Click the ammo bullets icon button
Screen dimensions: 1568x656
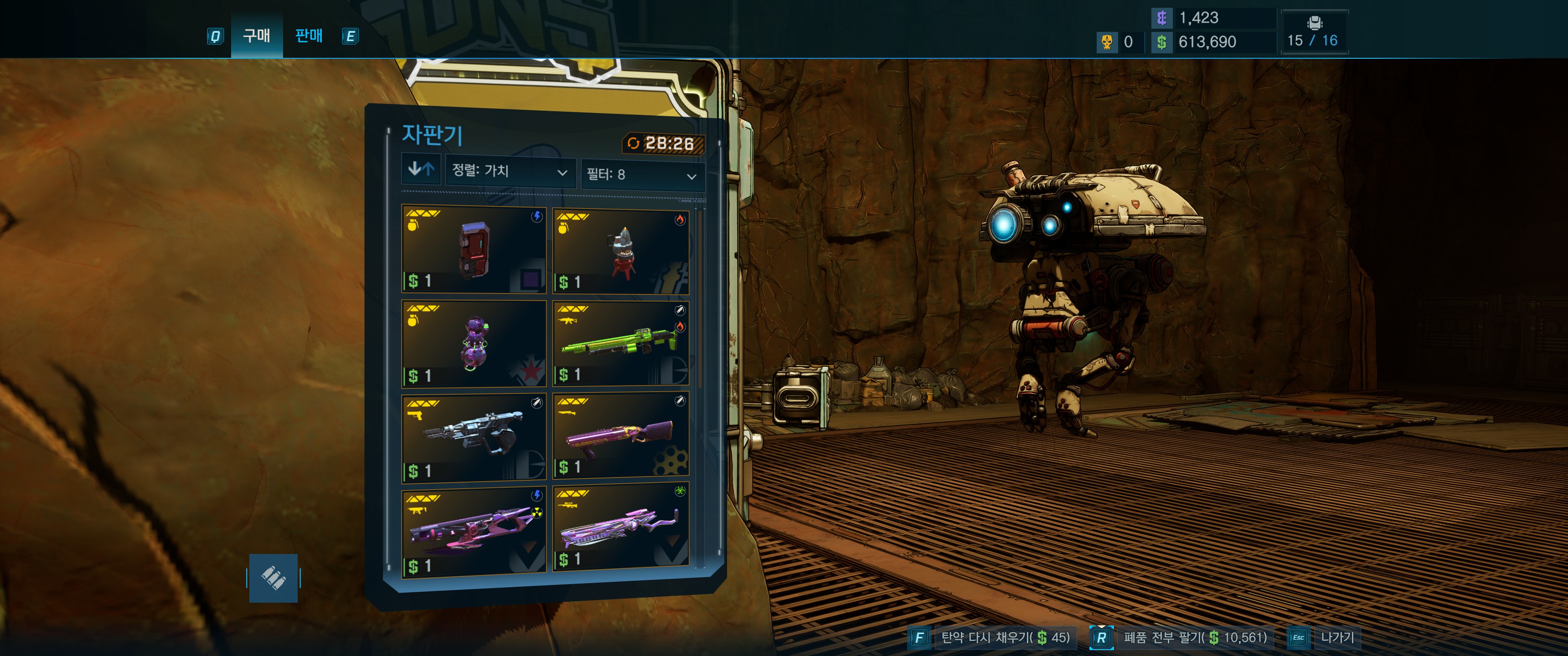[x=273, y=578]
